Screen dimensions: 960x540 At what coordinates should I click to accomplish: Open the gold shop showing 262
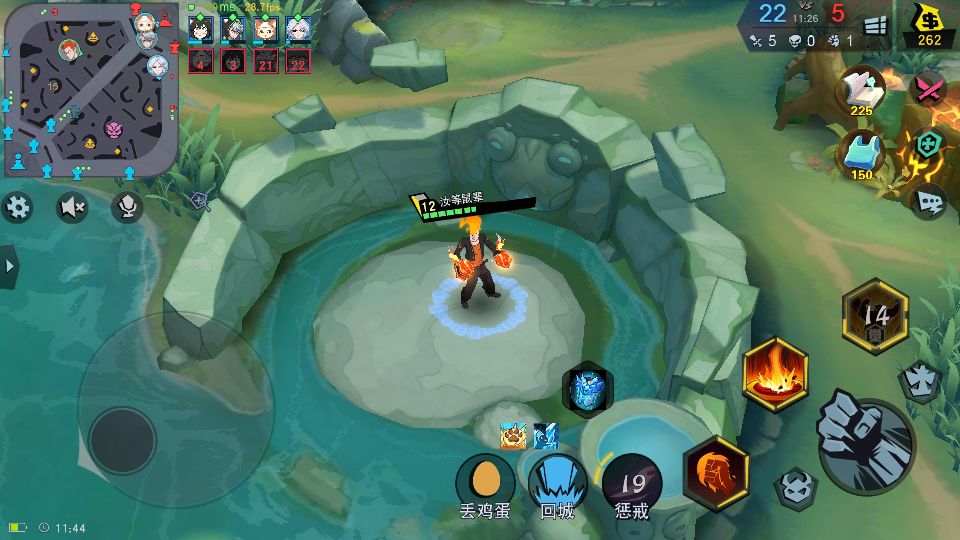(929, 26)
